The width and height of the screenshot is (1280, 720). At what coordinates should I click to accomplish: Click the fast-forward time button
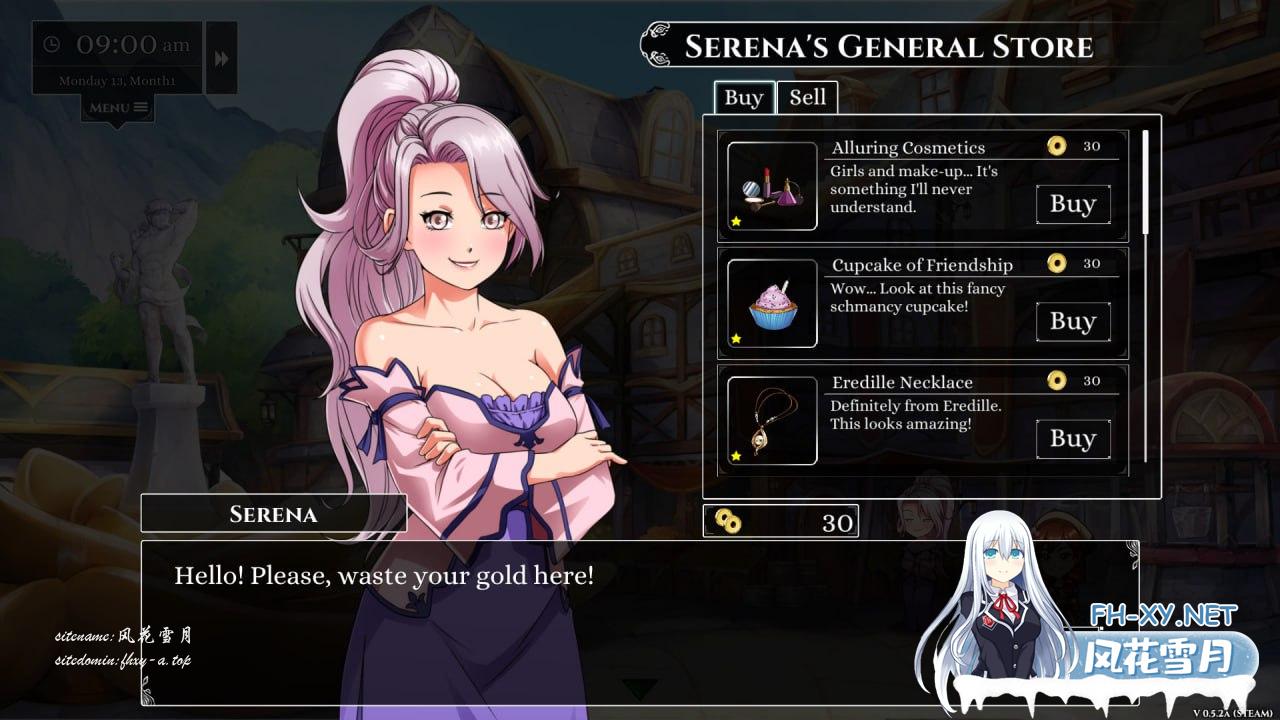[221, 58]
